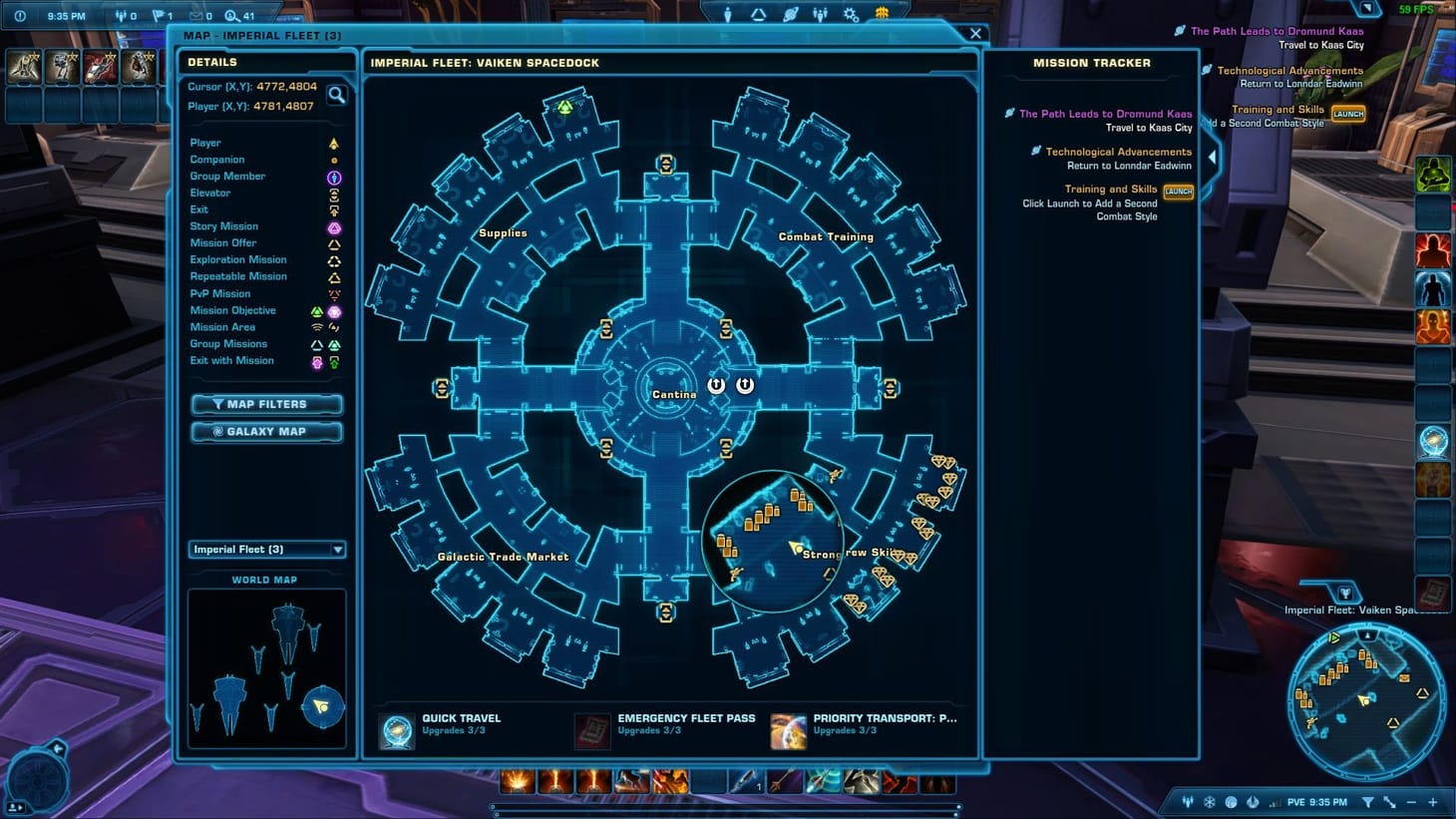The width and height of the screenshot is (1456, 819).
Task: Click the Emergency Fleet Pass icon
Action: click(593, 729)
